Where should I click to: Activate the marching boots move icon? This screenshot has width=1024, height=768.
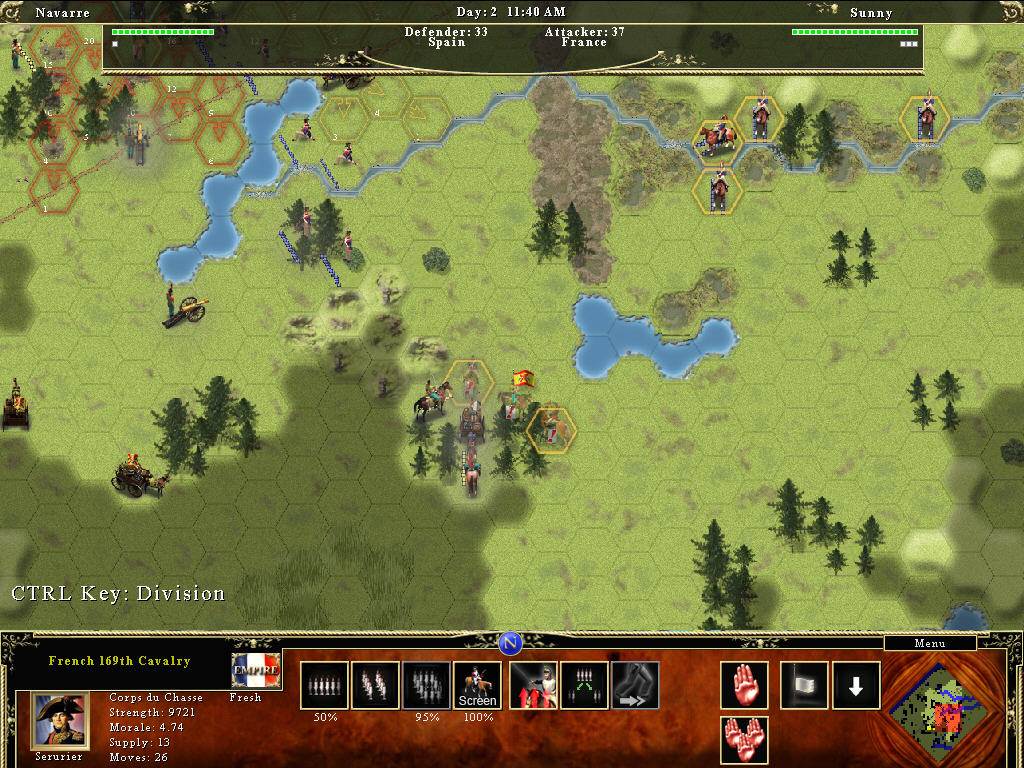point(635,686)
